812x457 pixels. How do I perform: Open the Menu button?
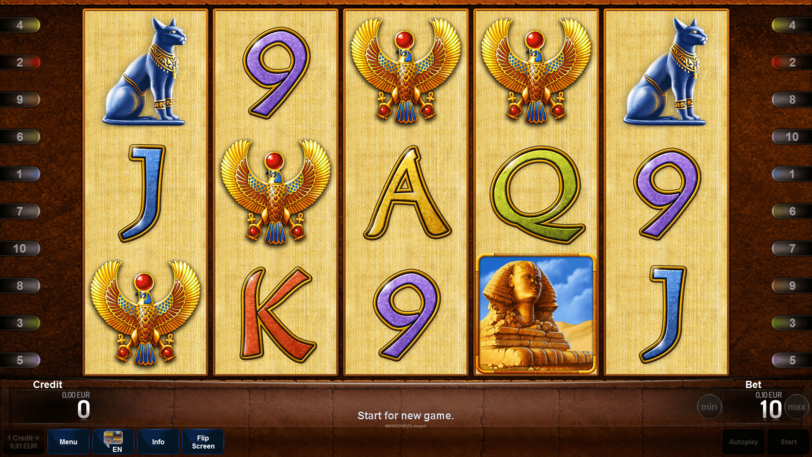pyautogui.click(x=68, y=441)
